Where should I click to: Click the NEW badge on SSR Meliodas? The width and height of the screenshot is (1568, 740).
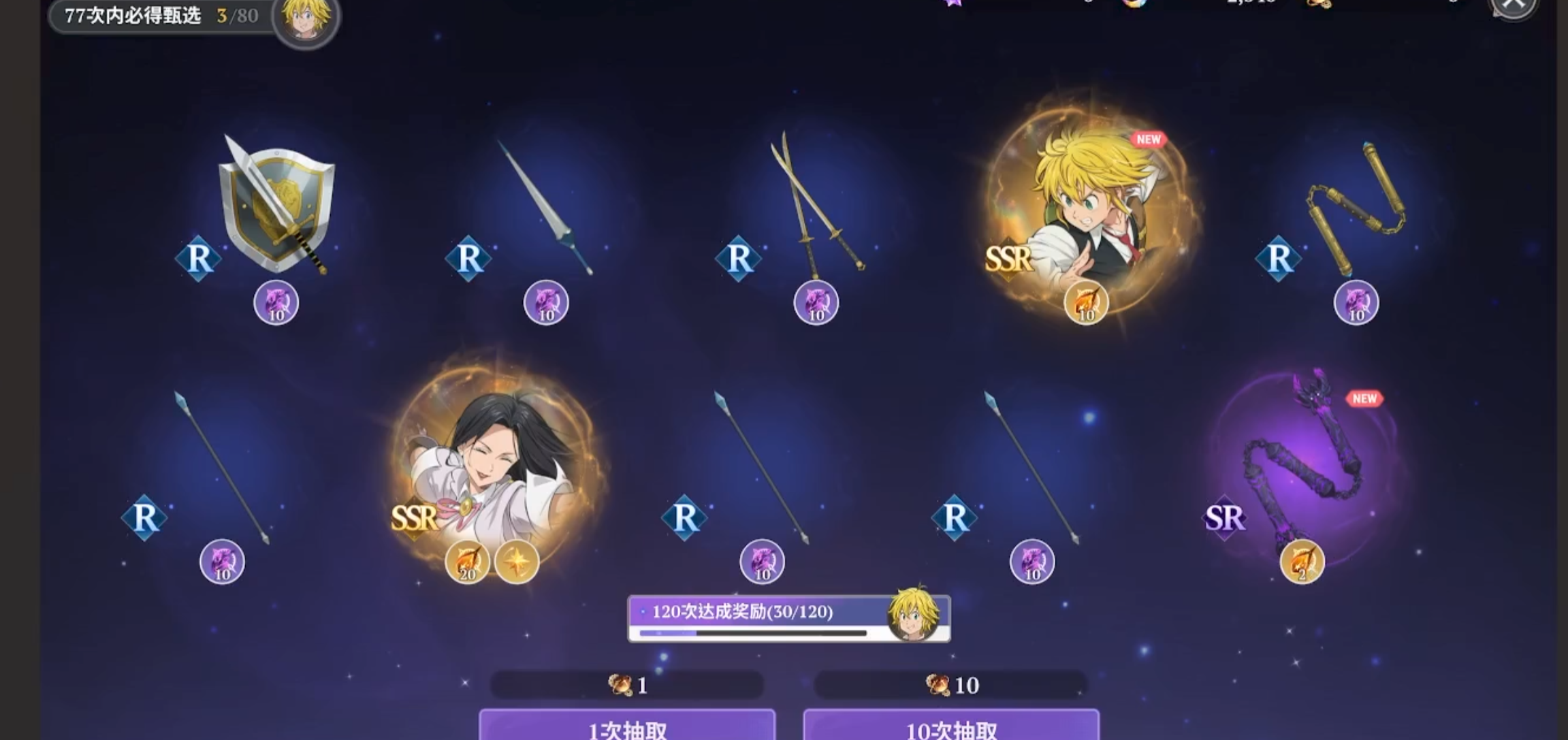[x=1148, y=140]
